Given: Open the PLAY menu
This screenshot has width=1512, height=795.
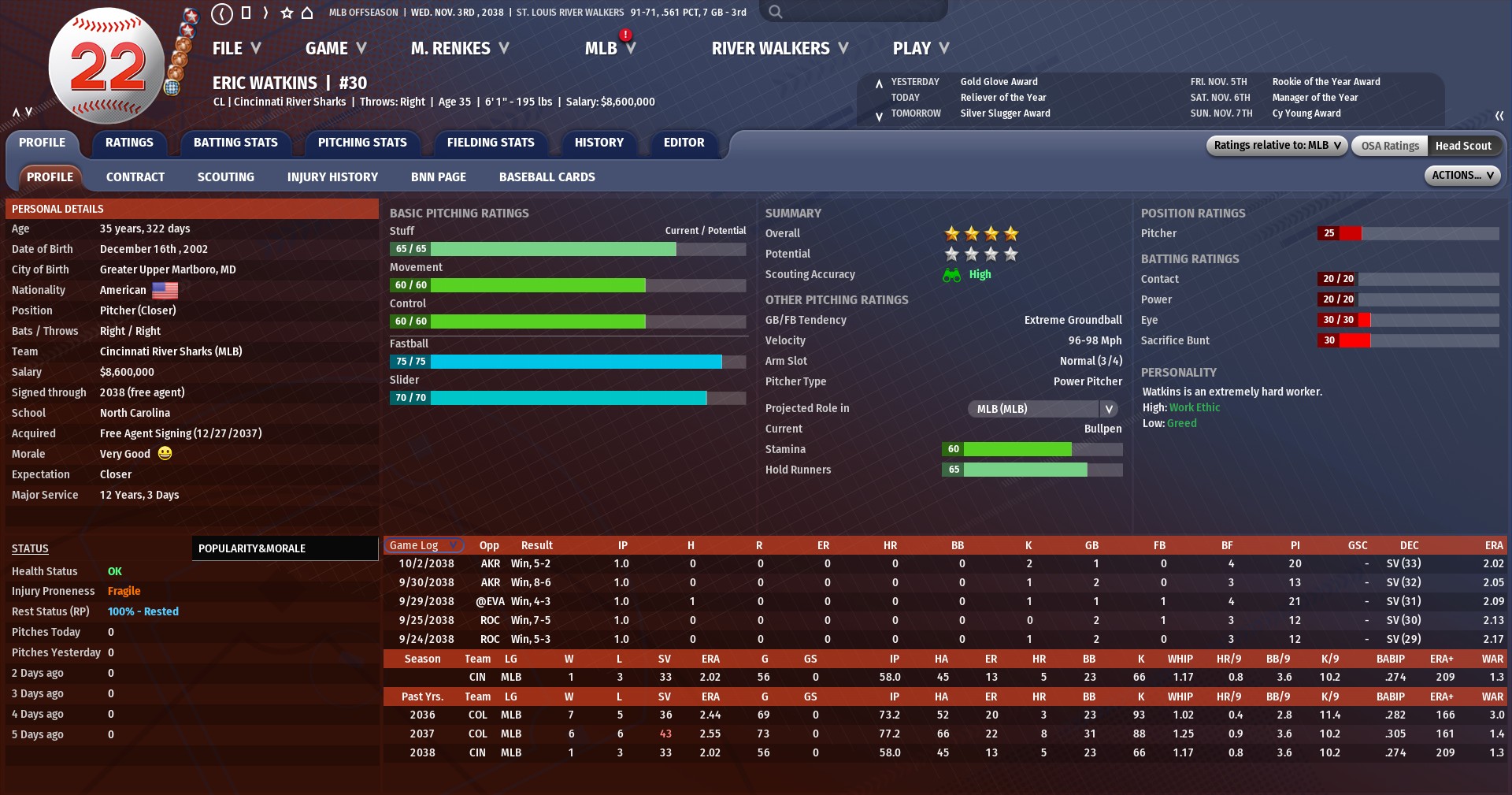Looking at the screenshot, I should click(x=920, y=49).
